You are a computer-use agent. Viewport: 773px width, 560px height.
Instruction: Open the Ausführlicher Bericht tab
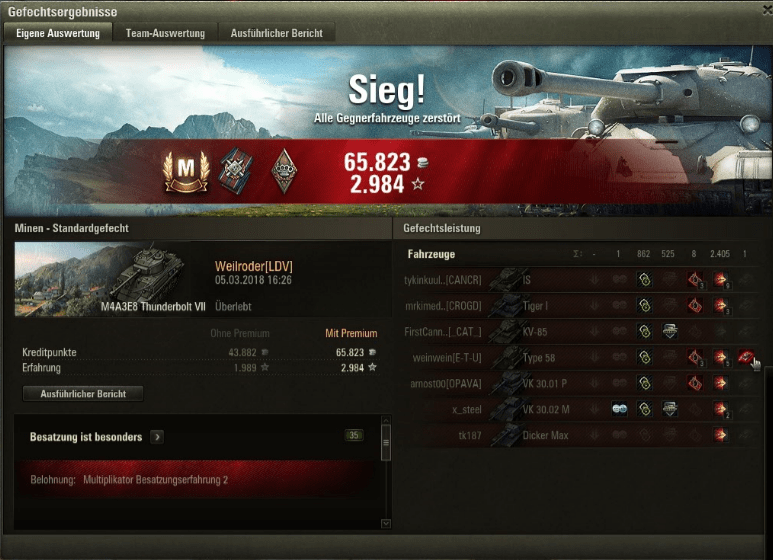(276, 33)
